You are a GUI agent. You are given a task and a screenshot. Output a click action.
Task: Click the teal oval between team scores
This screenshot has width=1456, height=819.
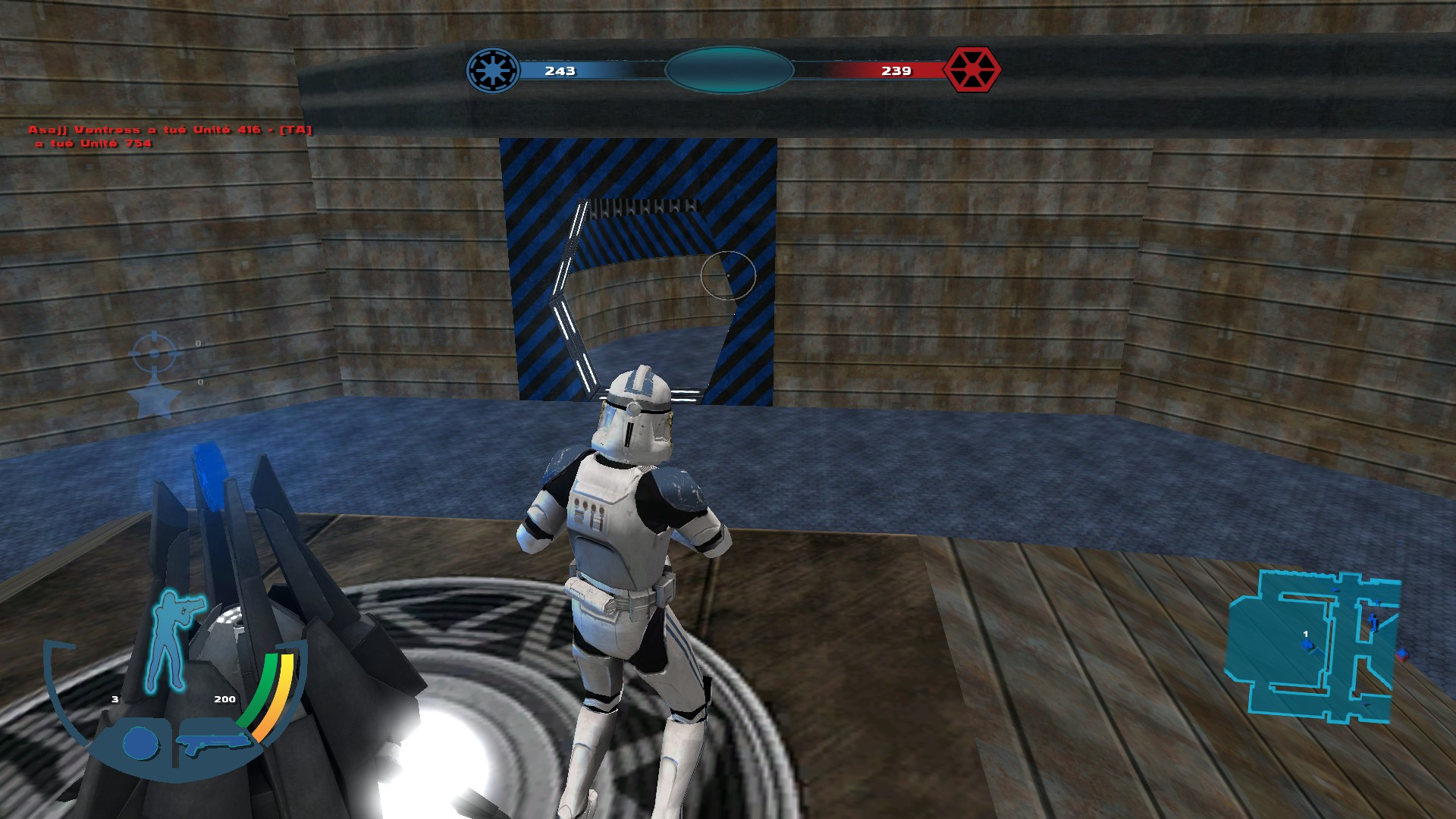(x=729, y=71)
